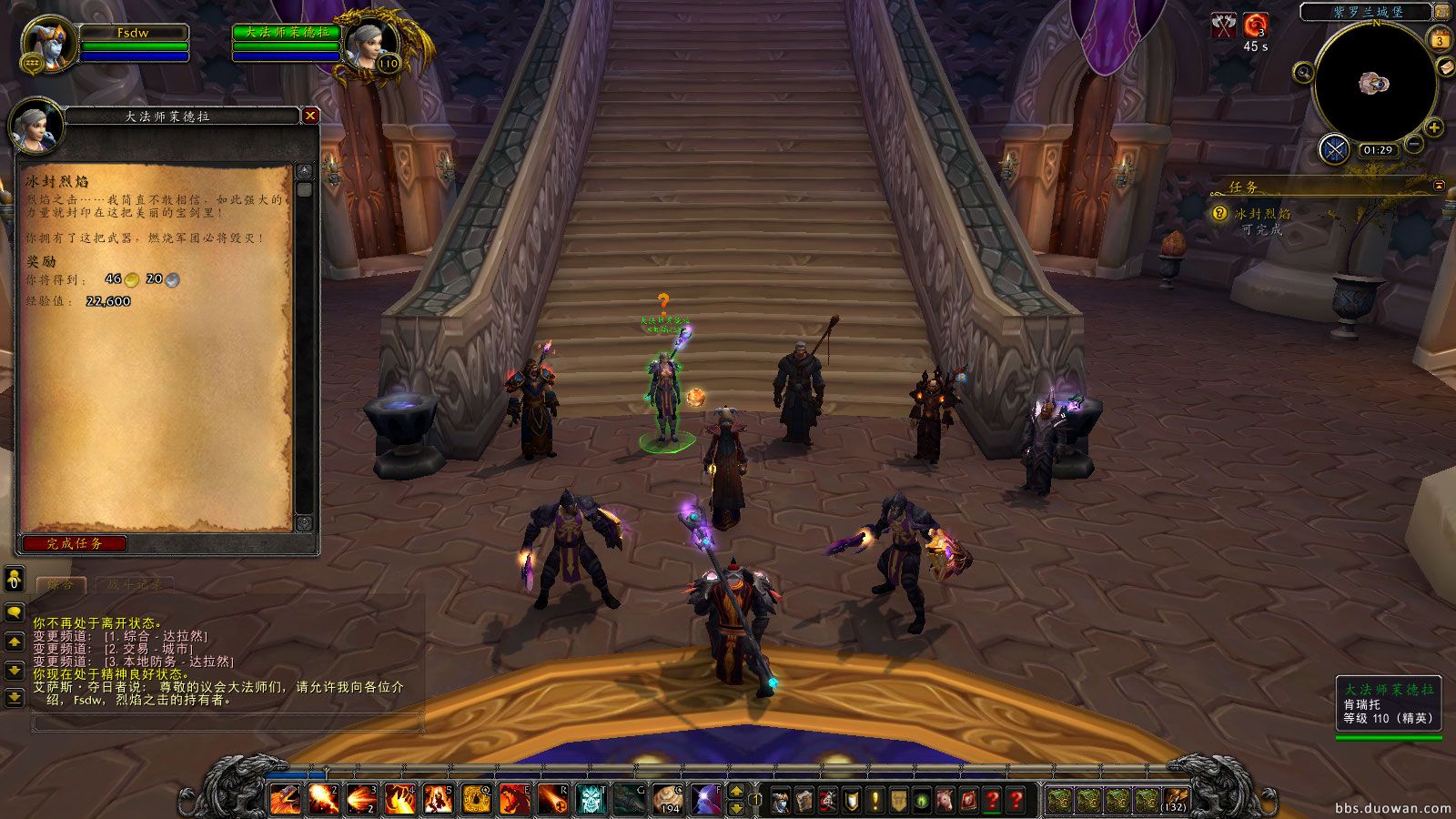Use the conjured food stacked at 194

point(667,796)
